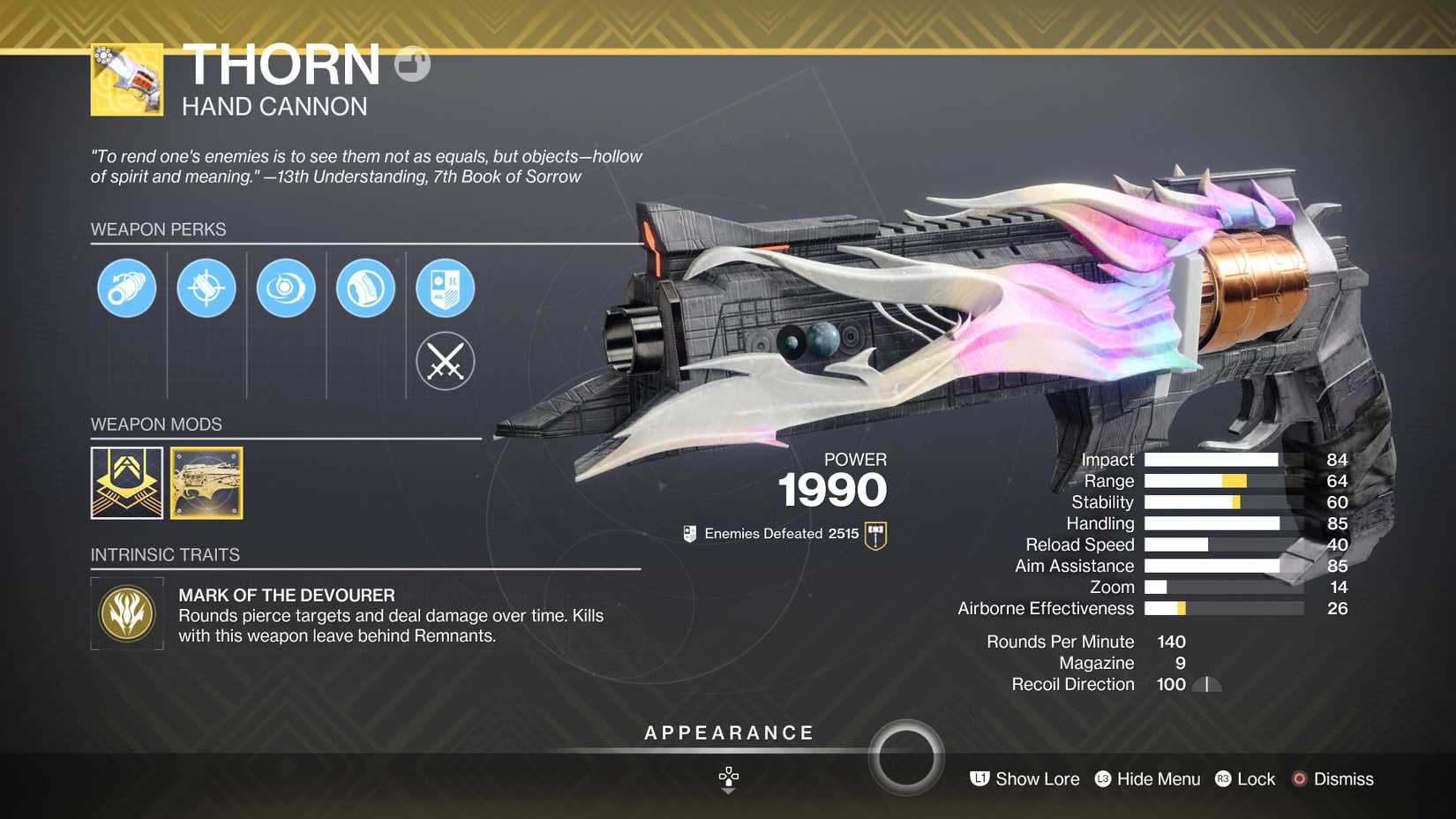Expand the Intrinsic Traits section
Viewport: 1456px width, 819px height.
165,555
